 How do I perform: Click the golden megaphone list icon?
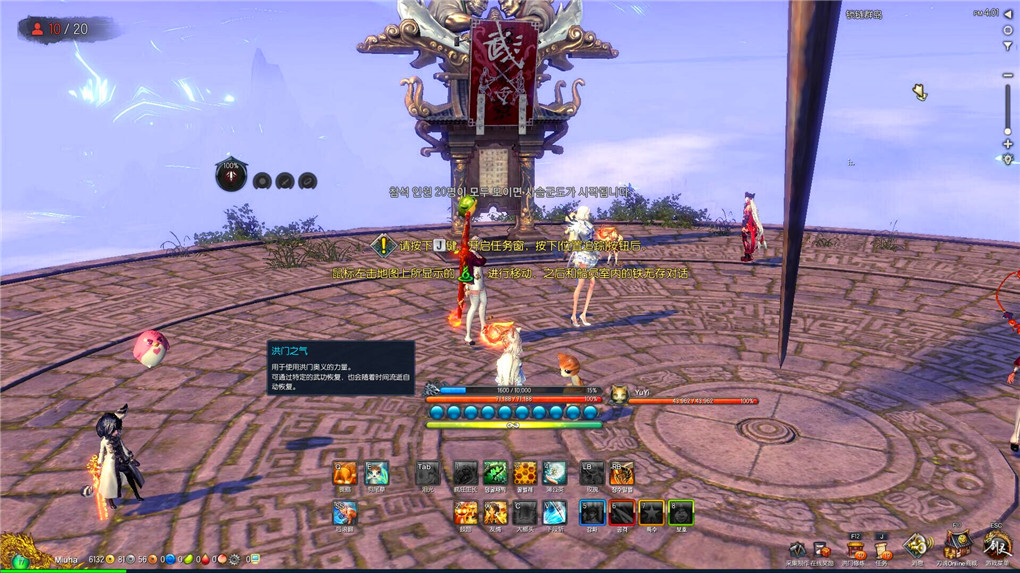coord(917,546)
